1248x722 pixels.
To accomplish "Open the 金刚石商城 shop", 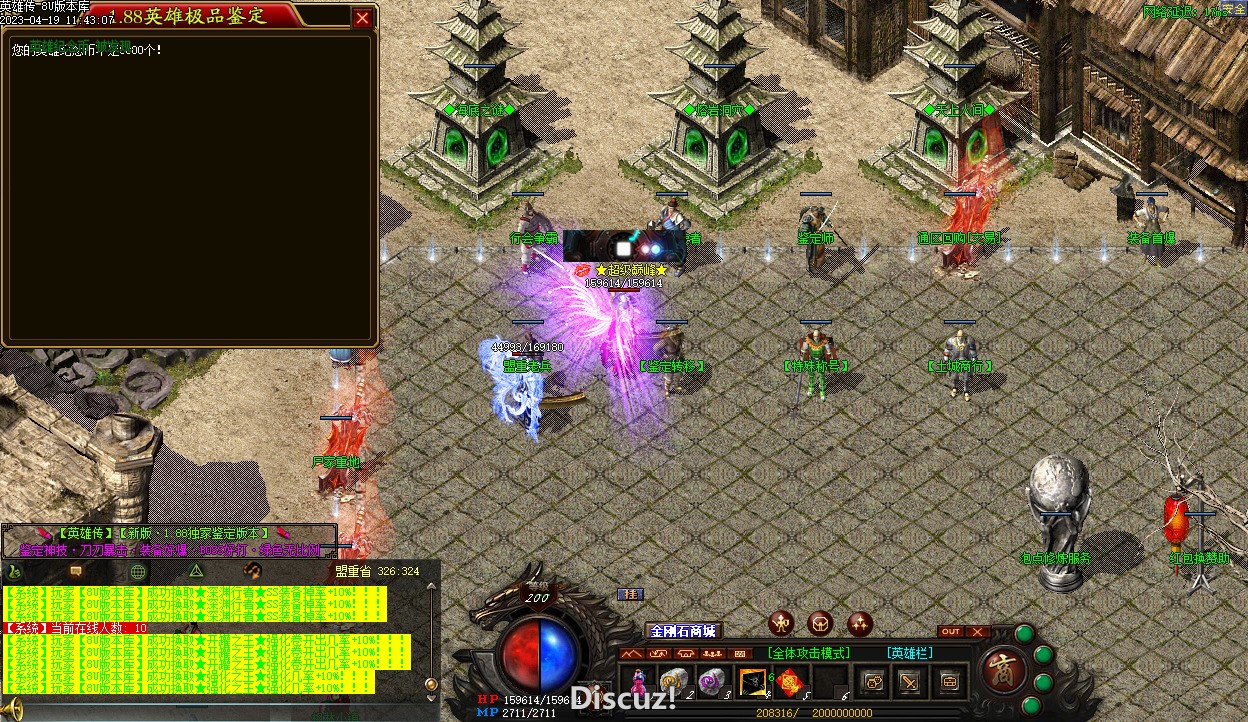I will 683,630.
